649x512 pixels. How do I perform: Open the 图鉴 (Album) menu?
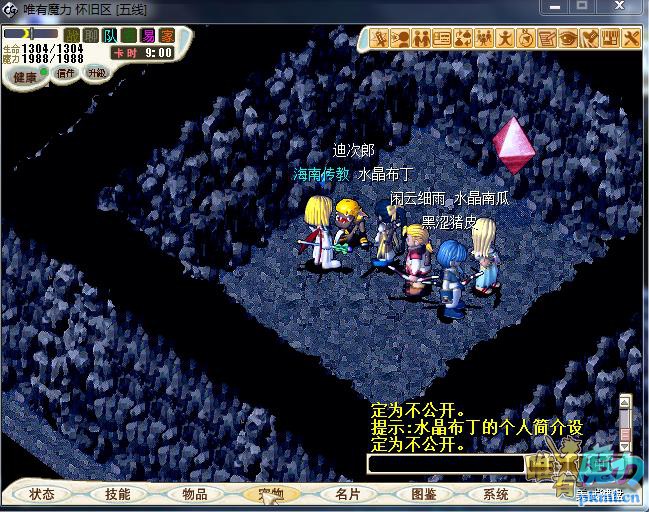[x=423, y=494]
